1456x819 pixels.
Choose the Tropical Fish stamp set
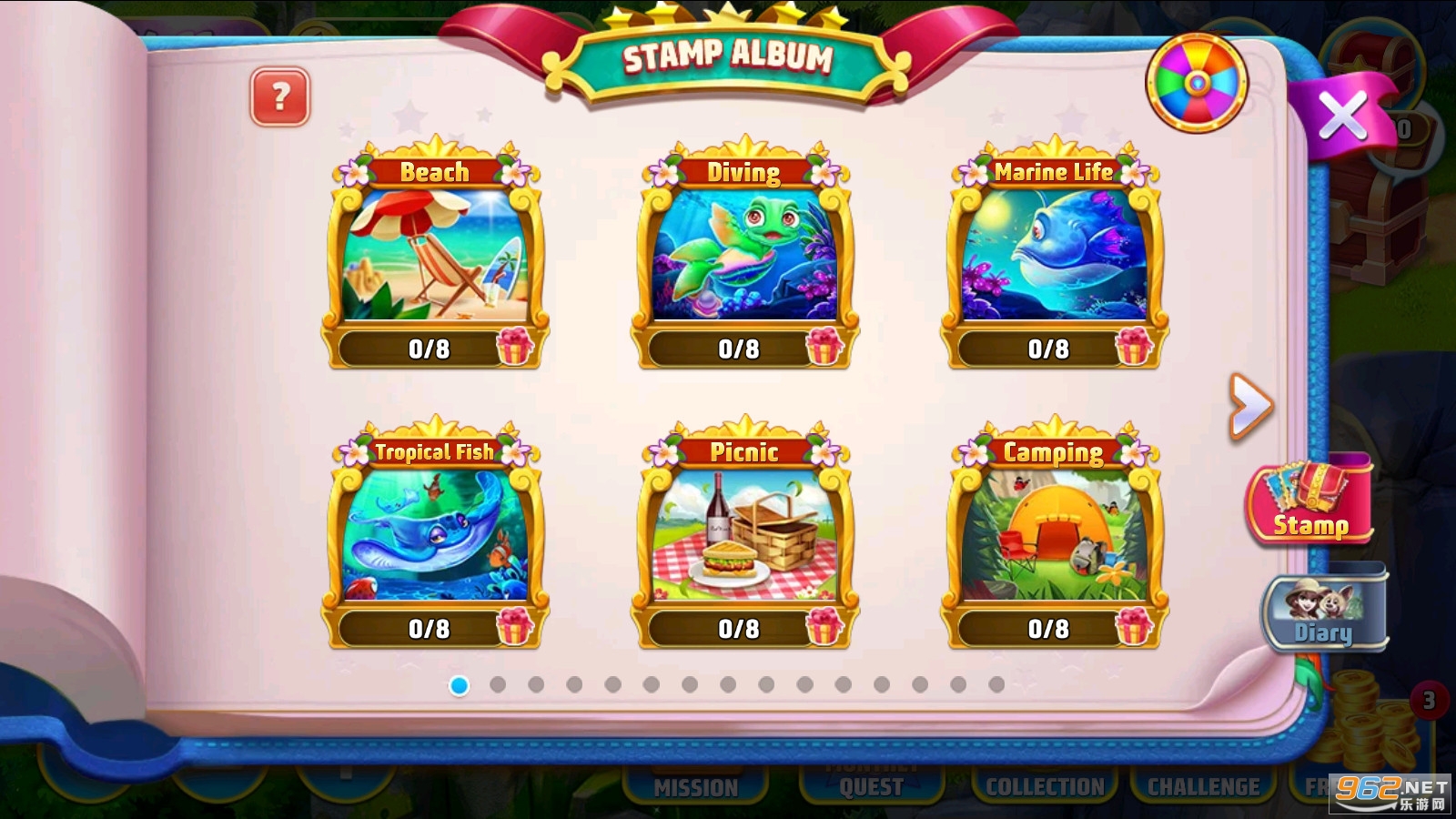point(434,533)
